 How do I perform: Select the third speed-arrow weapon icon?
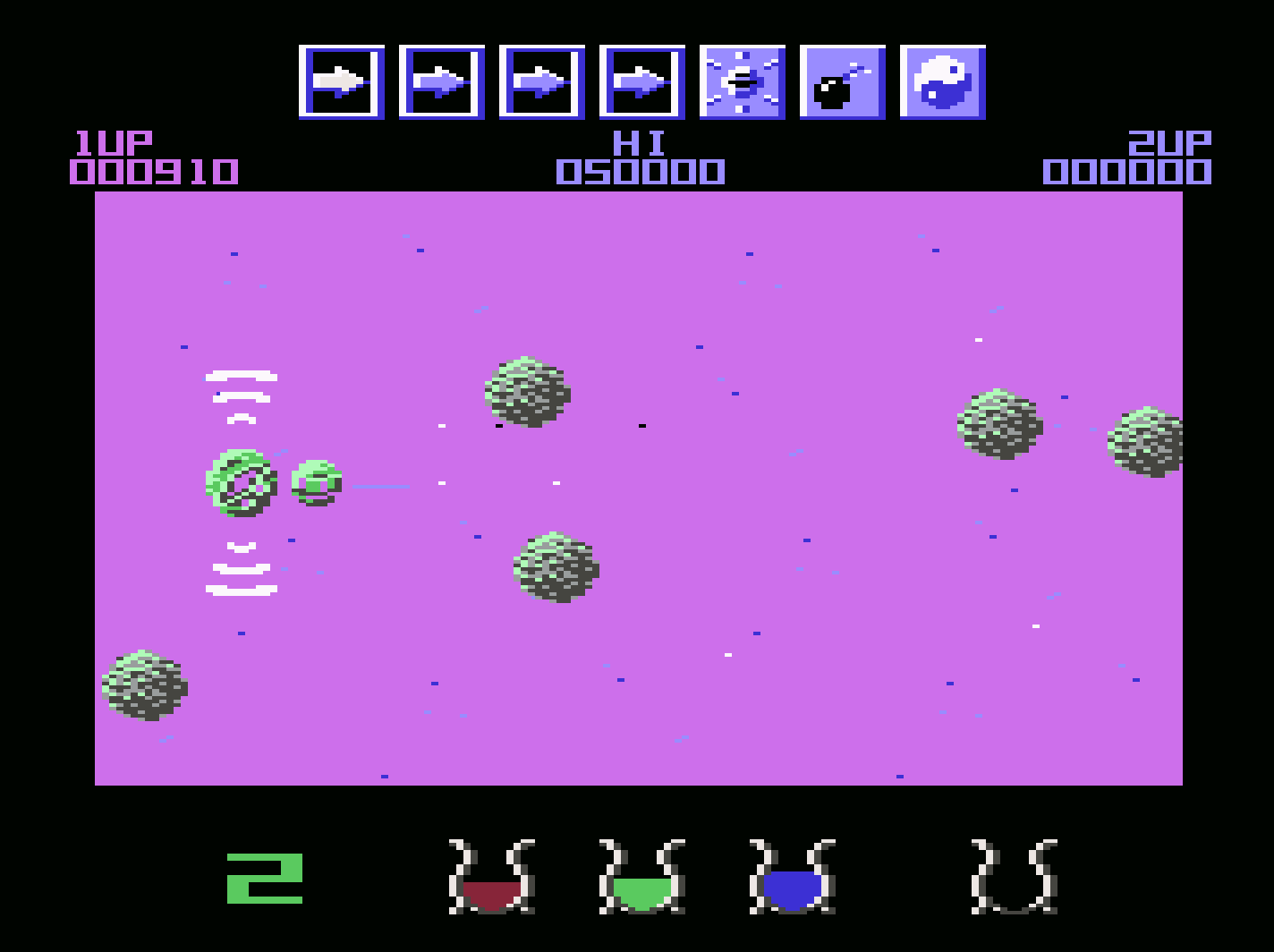(544, 81)
